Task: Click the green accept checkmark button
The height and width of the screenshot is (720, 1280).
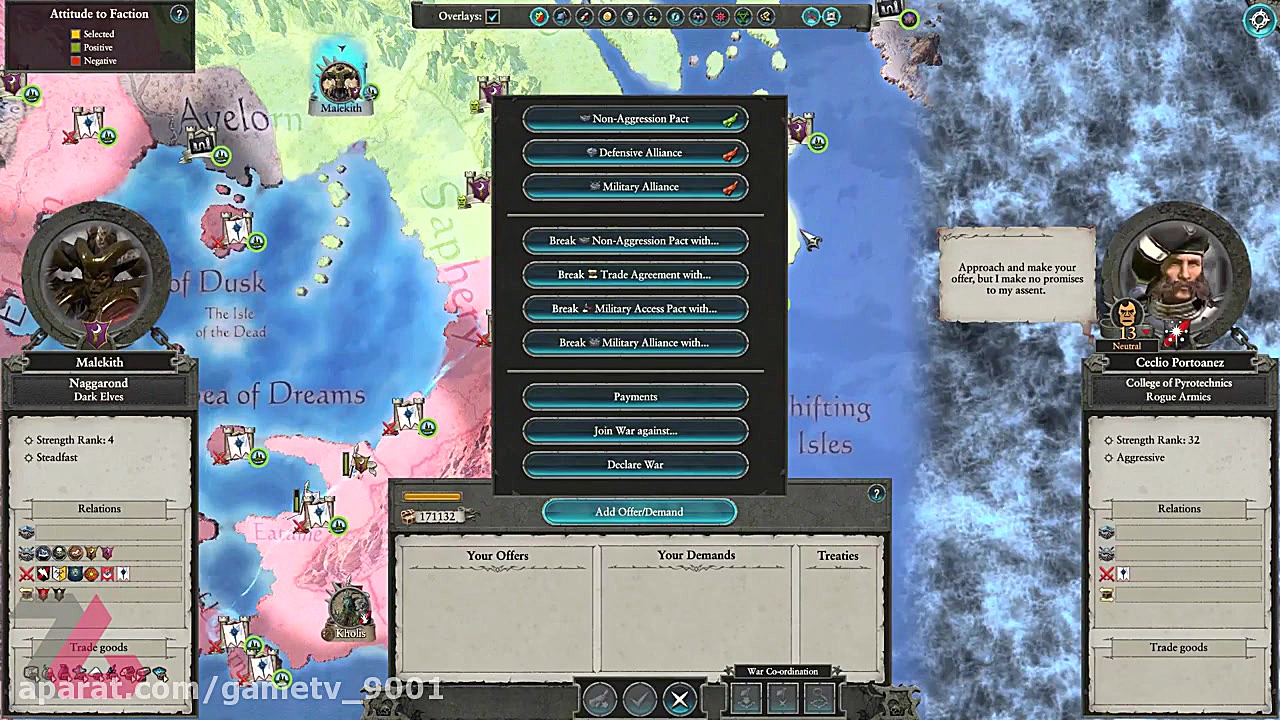Action: click(x=641, y=699)
